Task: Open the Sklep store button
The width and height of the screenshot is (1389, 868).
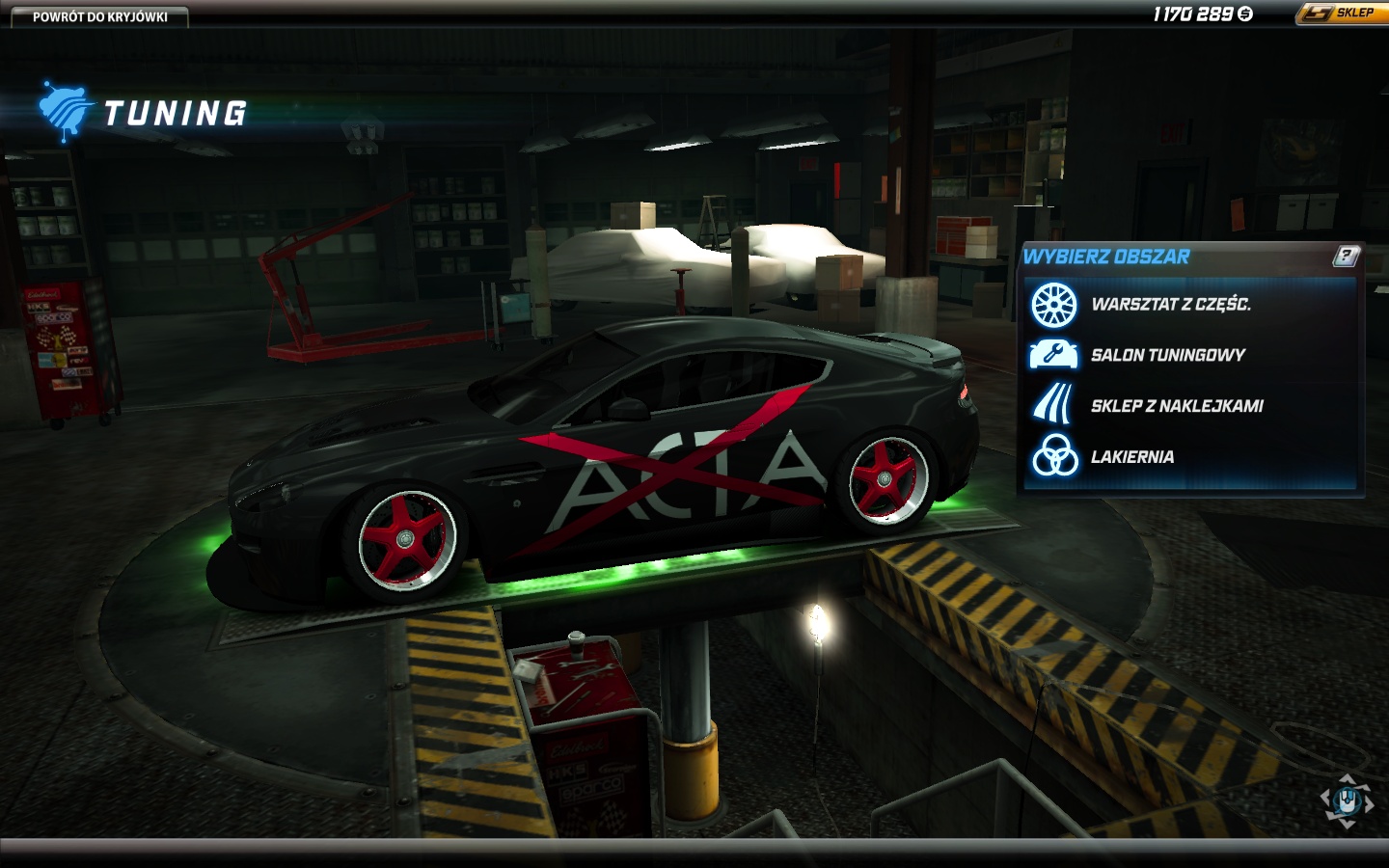Action: coord(1341,14)
